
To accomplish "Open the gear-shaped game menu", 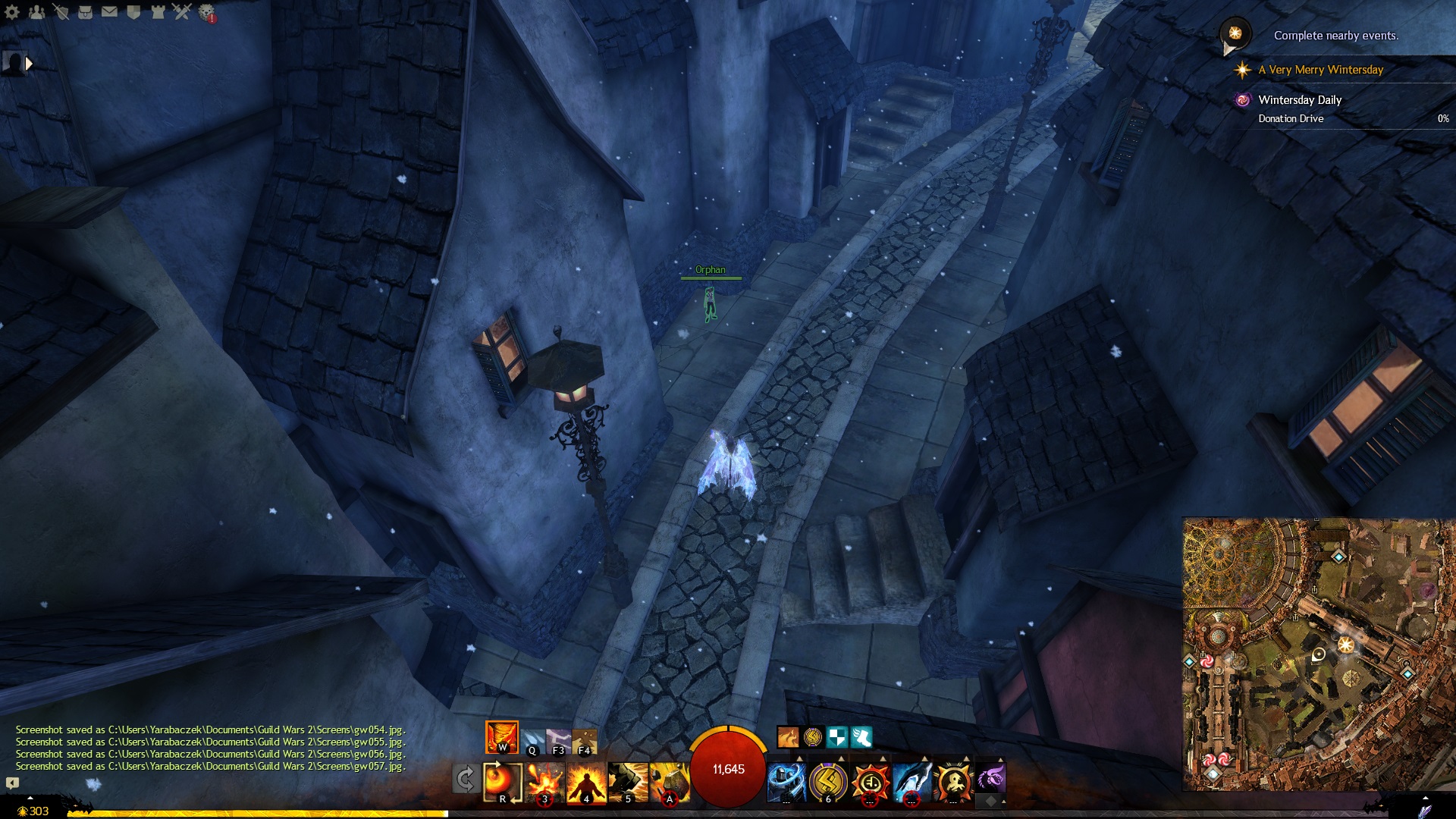I will pyautogui.click(x=12, y=12).
